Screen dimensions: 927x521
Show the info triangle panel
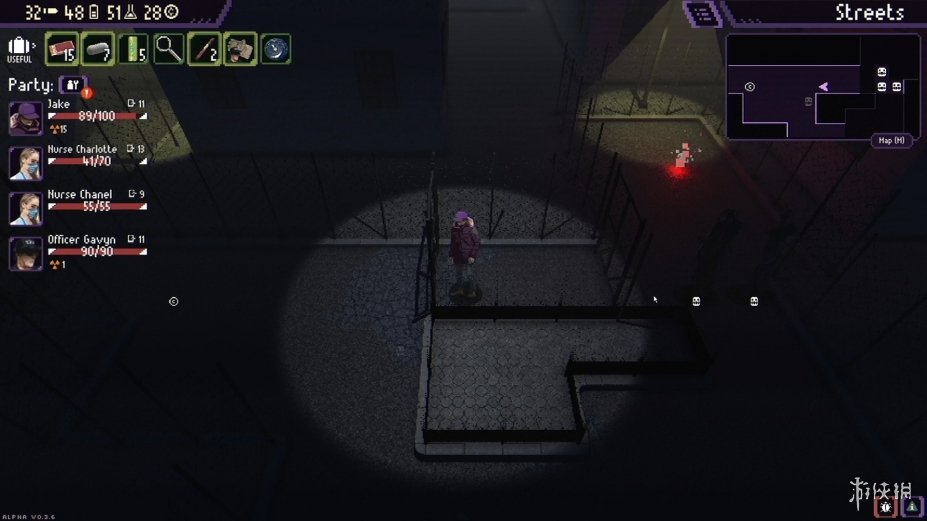click(912, 507)
